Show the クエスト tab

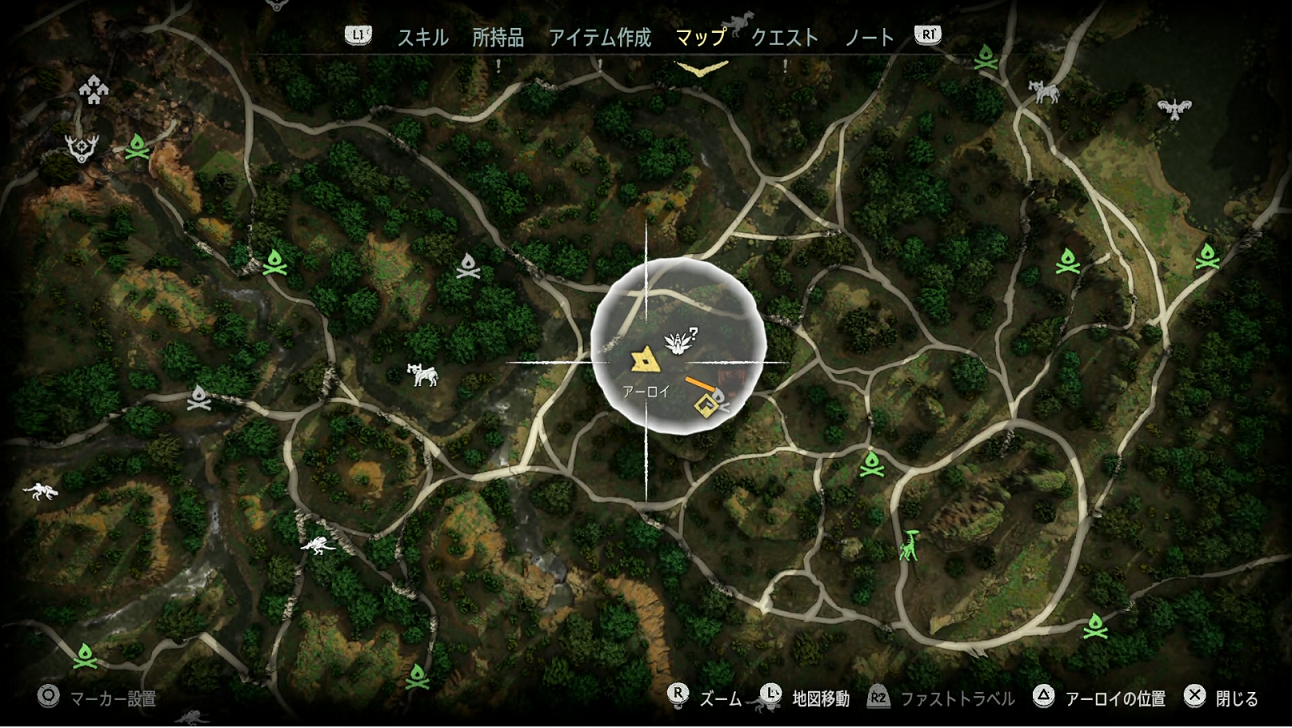tap(784, 37)
